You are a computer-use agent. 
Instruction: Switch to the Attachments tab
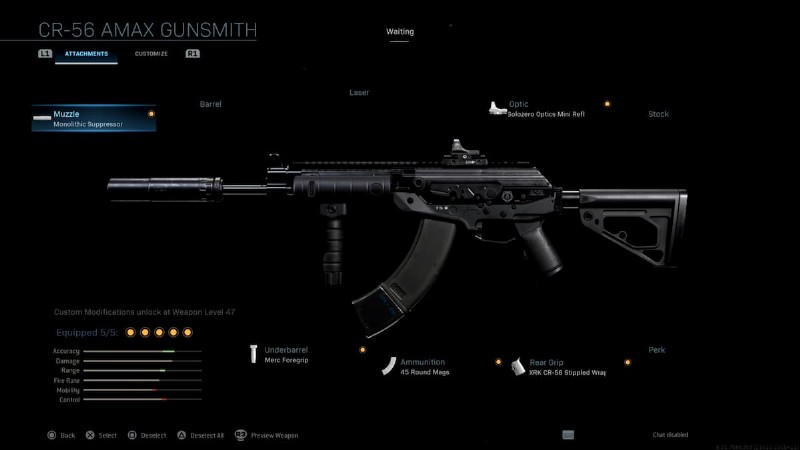click(86, 53)
